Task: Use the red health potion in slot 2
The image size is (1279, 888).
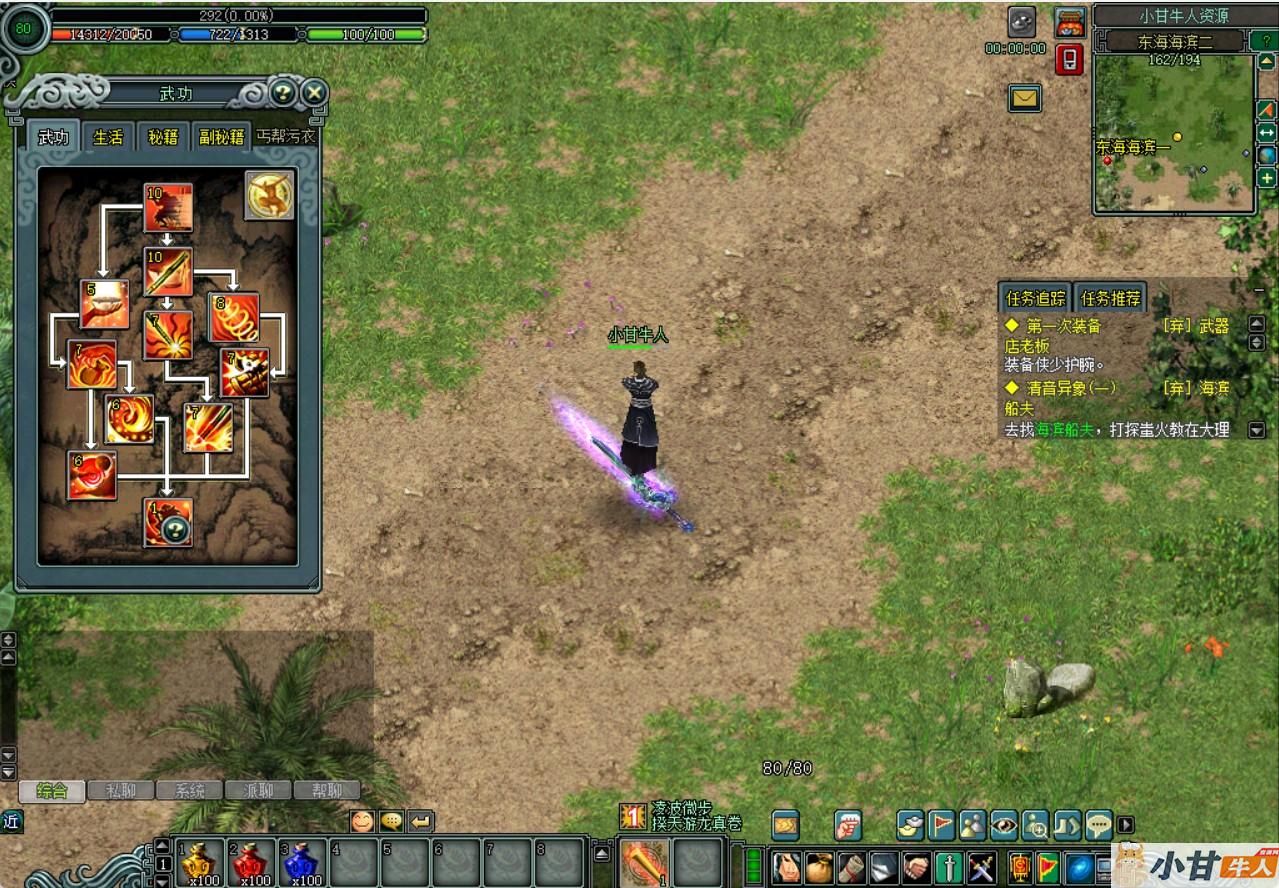Action: pyautogui.click(x=252, y=862)
